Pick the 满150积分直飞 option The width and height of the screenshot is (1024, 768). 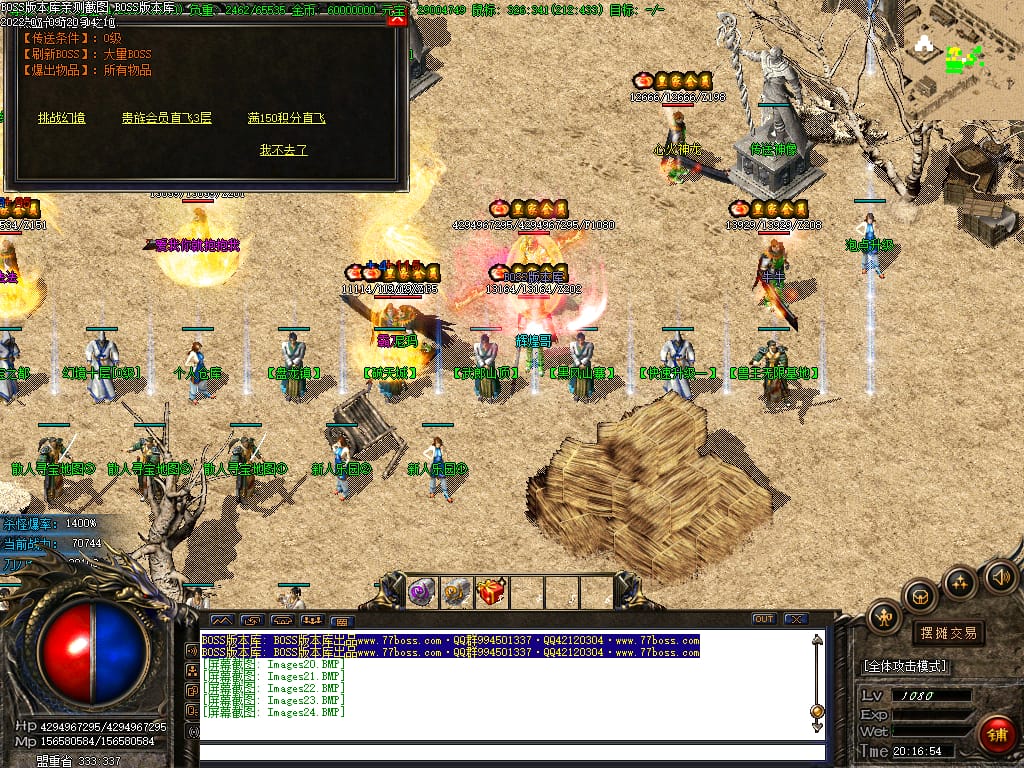coord(287,118)
